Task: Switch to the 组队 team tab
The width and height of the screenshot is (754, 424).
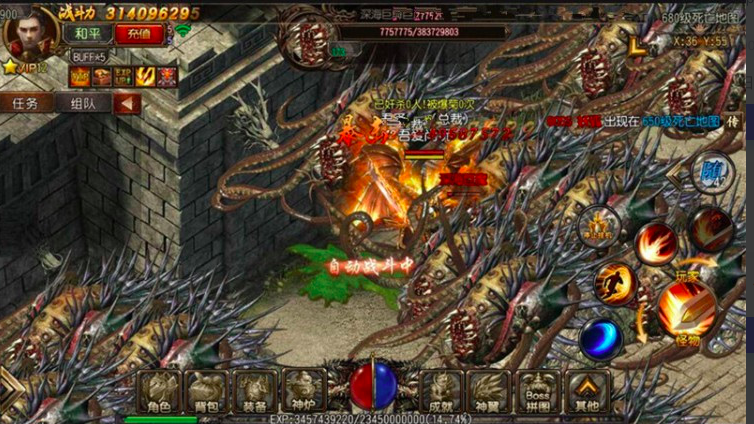Action: click(83, 103)
